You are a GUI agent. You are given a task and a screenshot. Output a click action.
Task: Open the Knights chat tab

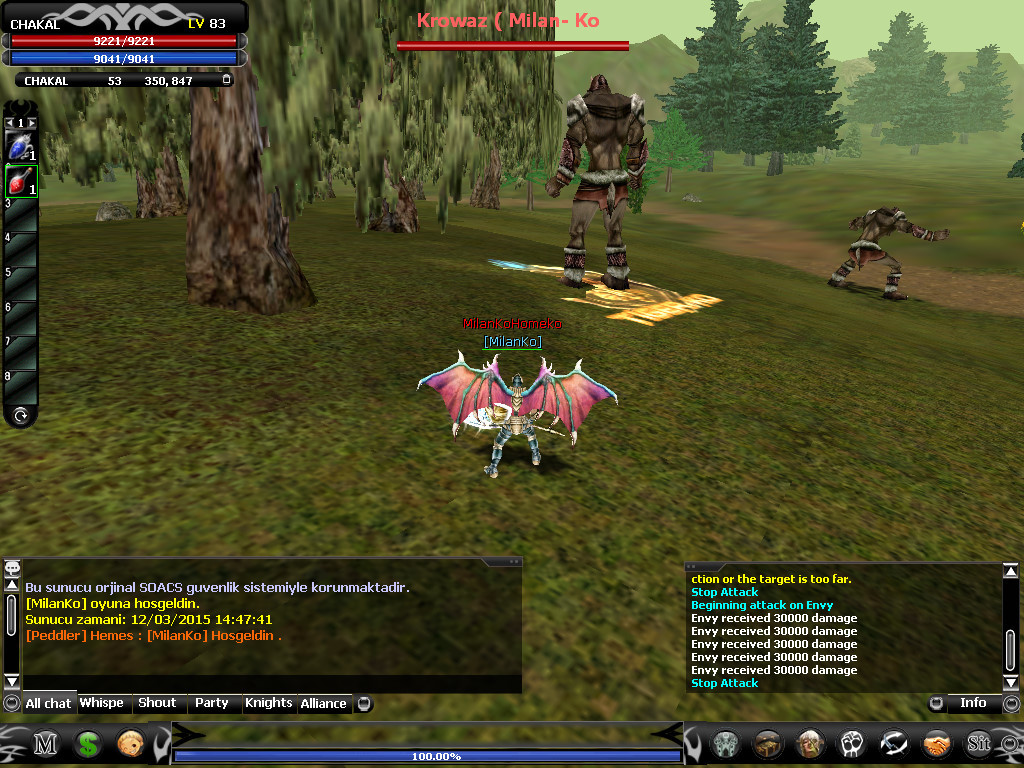[x=269, y=703]
